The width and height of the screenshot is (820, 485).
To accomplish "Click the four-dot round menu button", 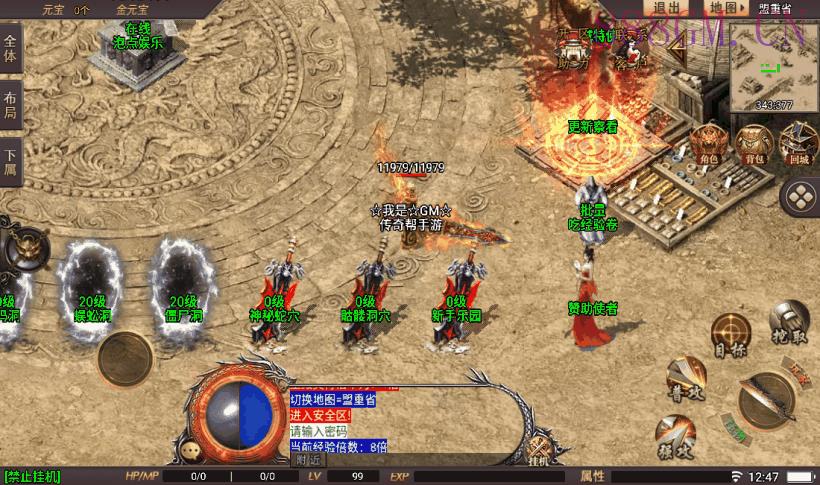I will 800,196.
